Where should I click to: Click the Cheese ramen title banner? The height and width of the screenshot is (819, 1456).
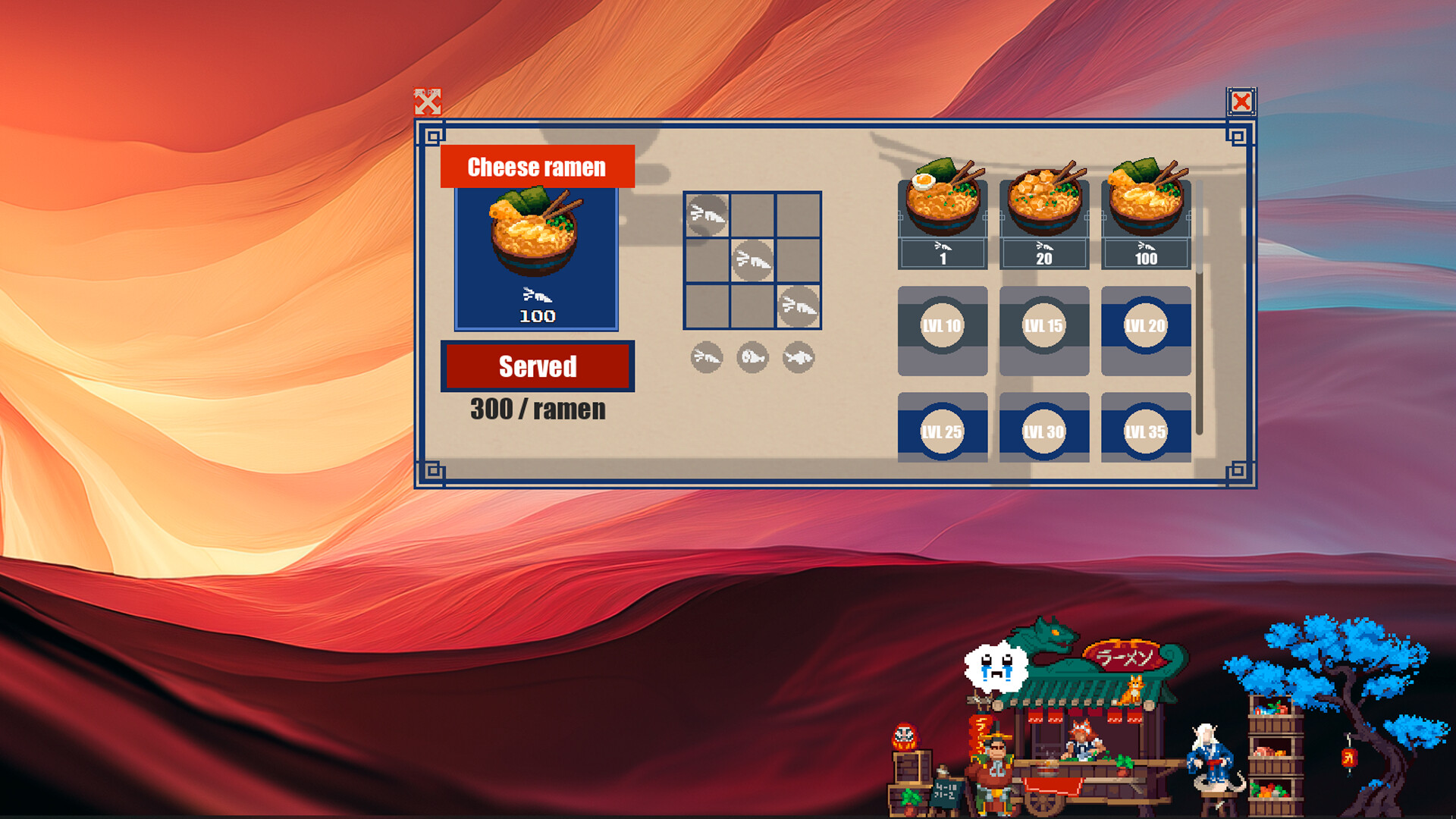coord(536,166)
